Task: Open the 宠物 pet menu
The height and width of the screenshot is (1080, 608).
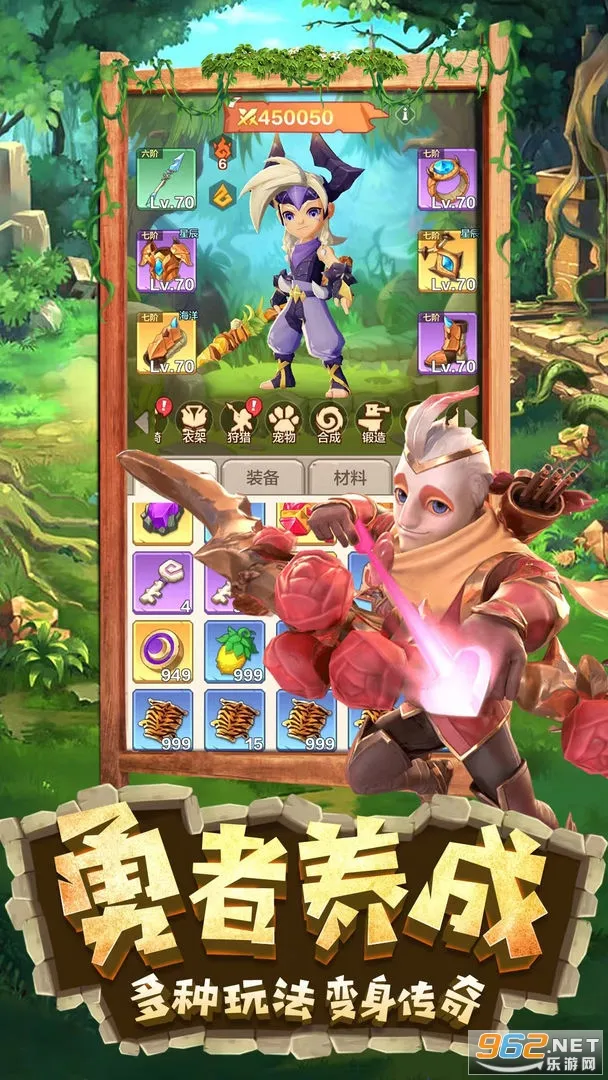Action: 283,421
